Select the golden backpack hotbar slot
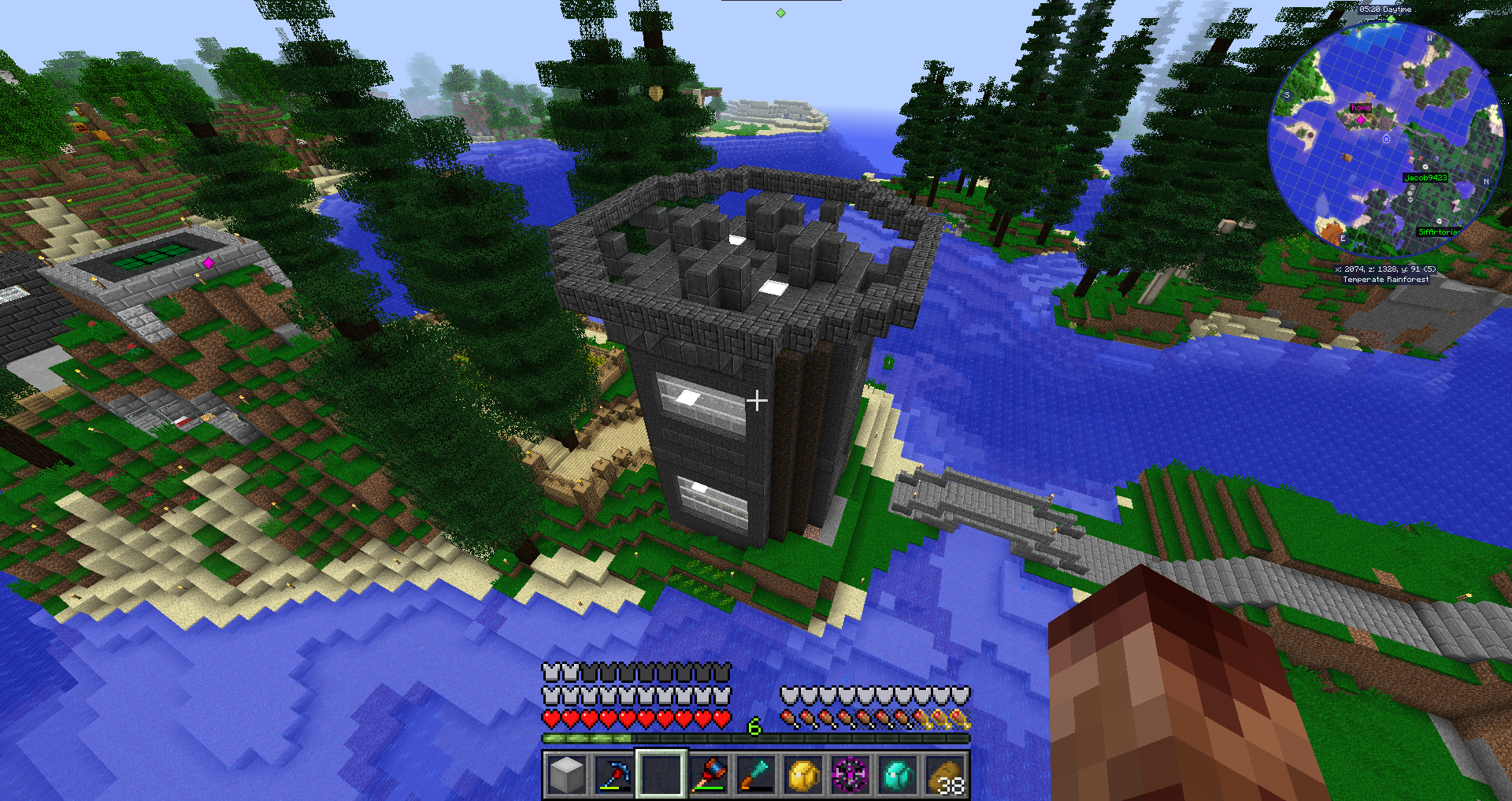The height and width of the screenshot is (801, 1512). click(x=803, y=774)
